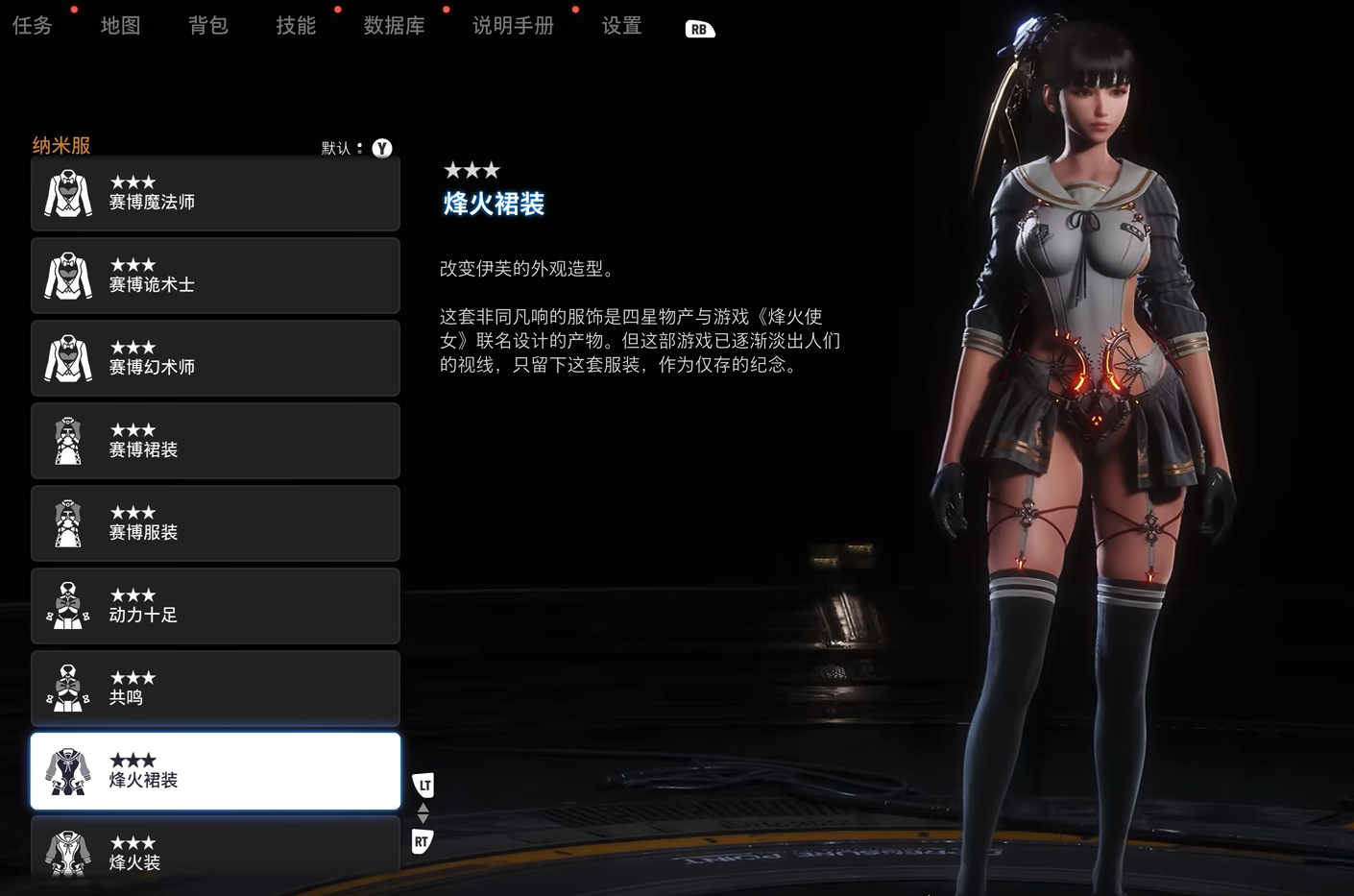Open the 地图 tab
Viewport: 1354px width, 896px height.
(120, 26)
